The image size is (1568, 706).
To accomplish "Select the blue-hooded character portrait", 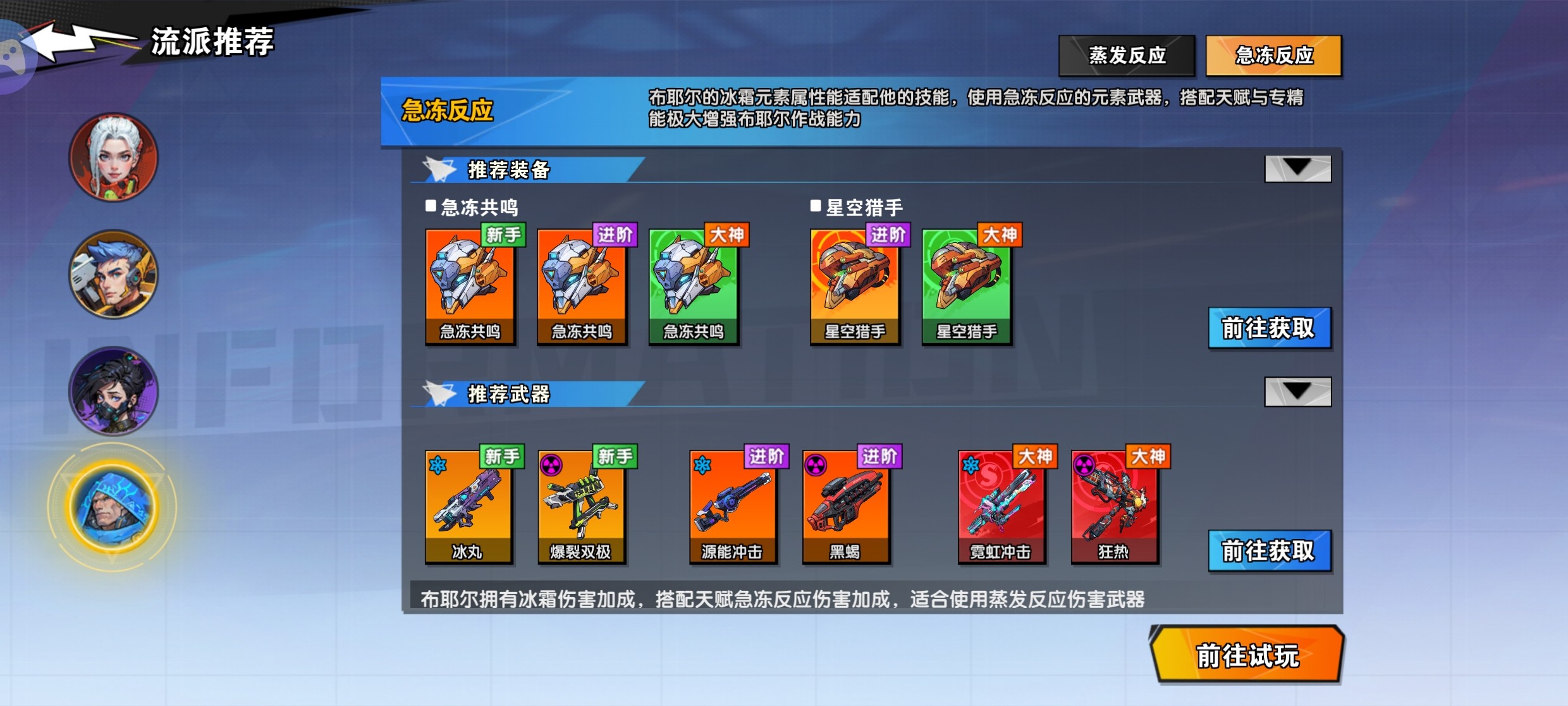I will [113, 507].
